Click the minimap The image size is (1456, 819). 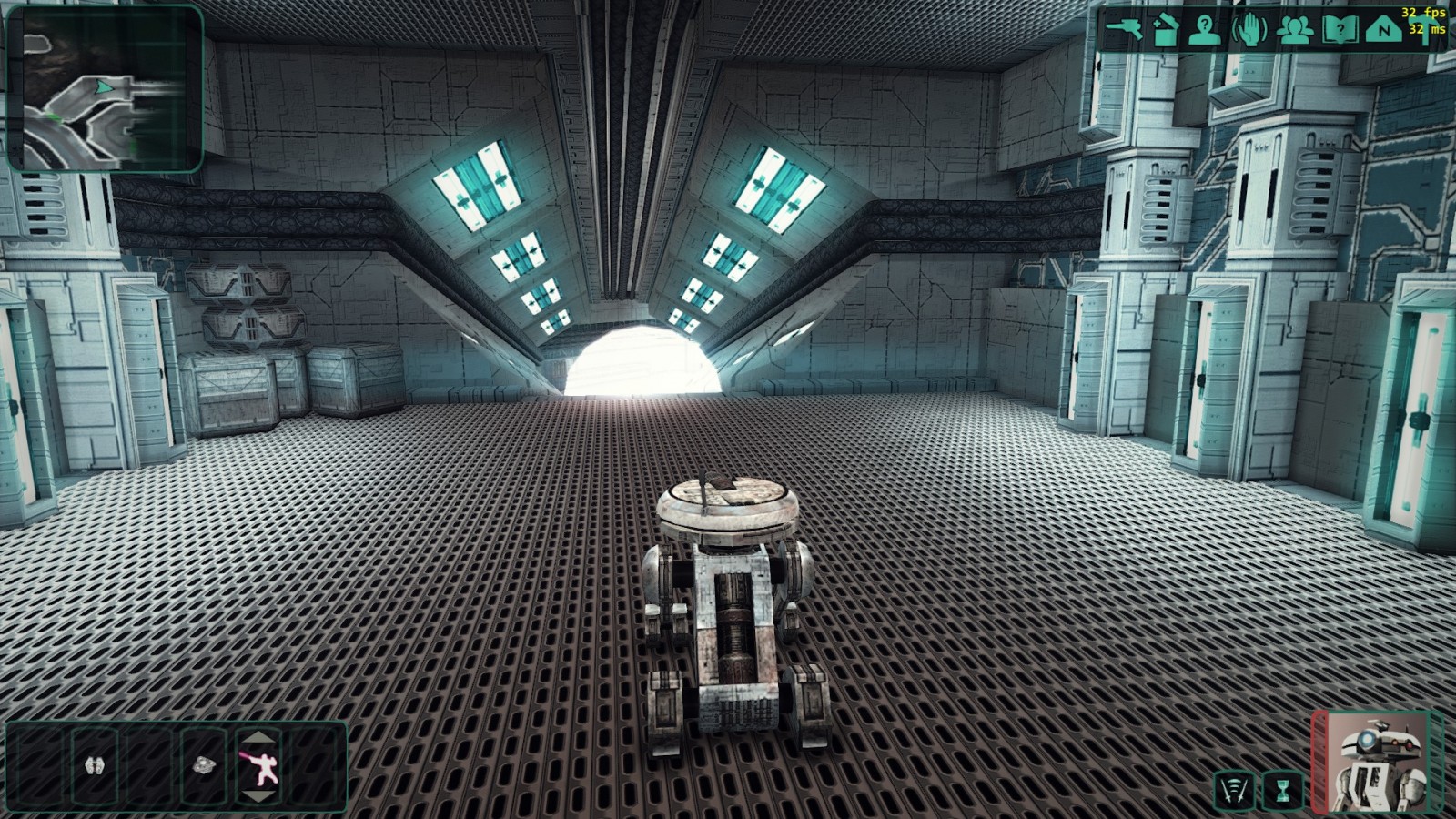pos(104,88)
